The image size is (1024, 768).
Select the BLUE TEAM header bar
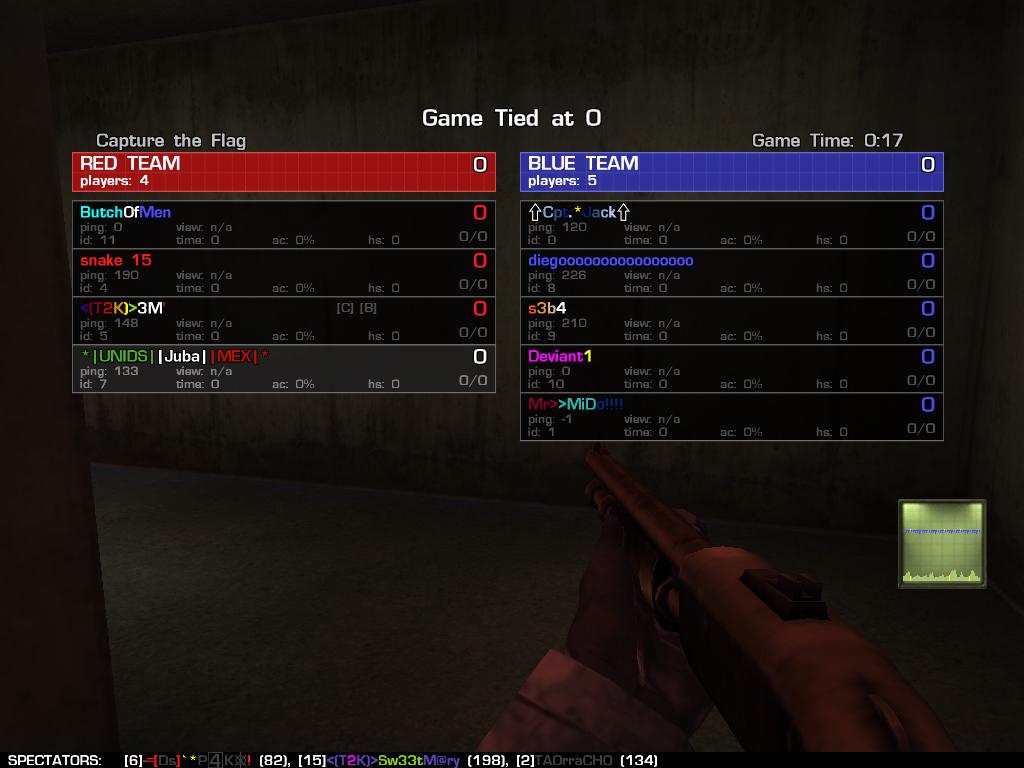click(731, 171)
